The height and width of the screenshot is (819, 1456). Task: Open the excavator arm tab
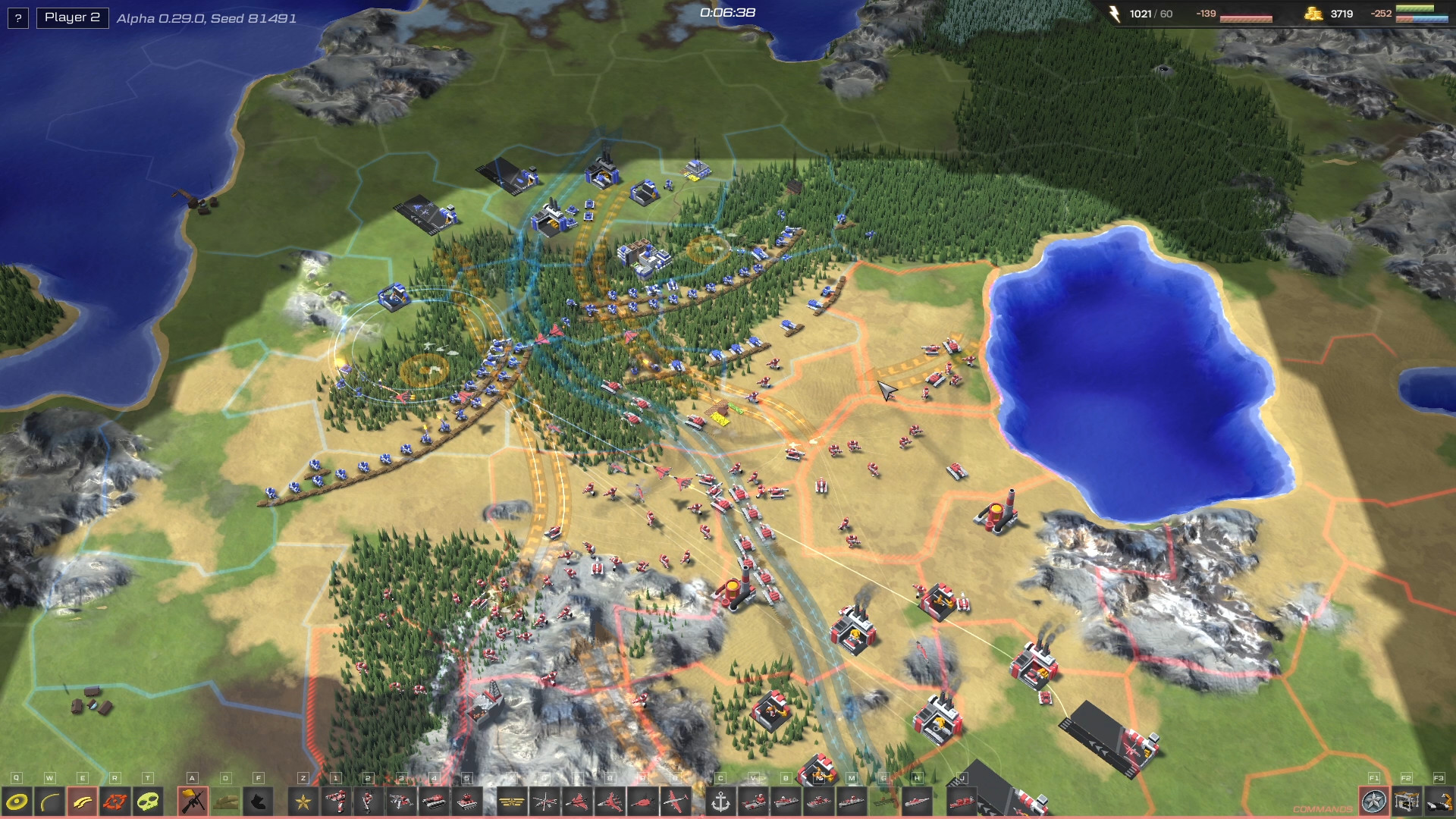(x=1439, y=801)
